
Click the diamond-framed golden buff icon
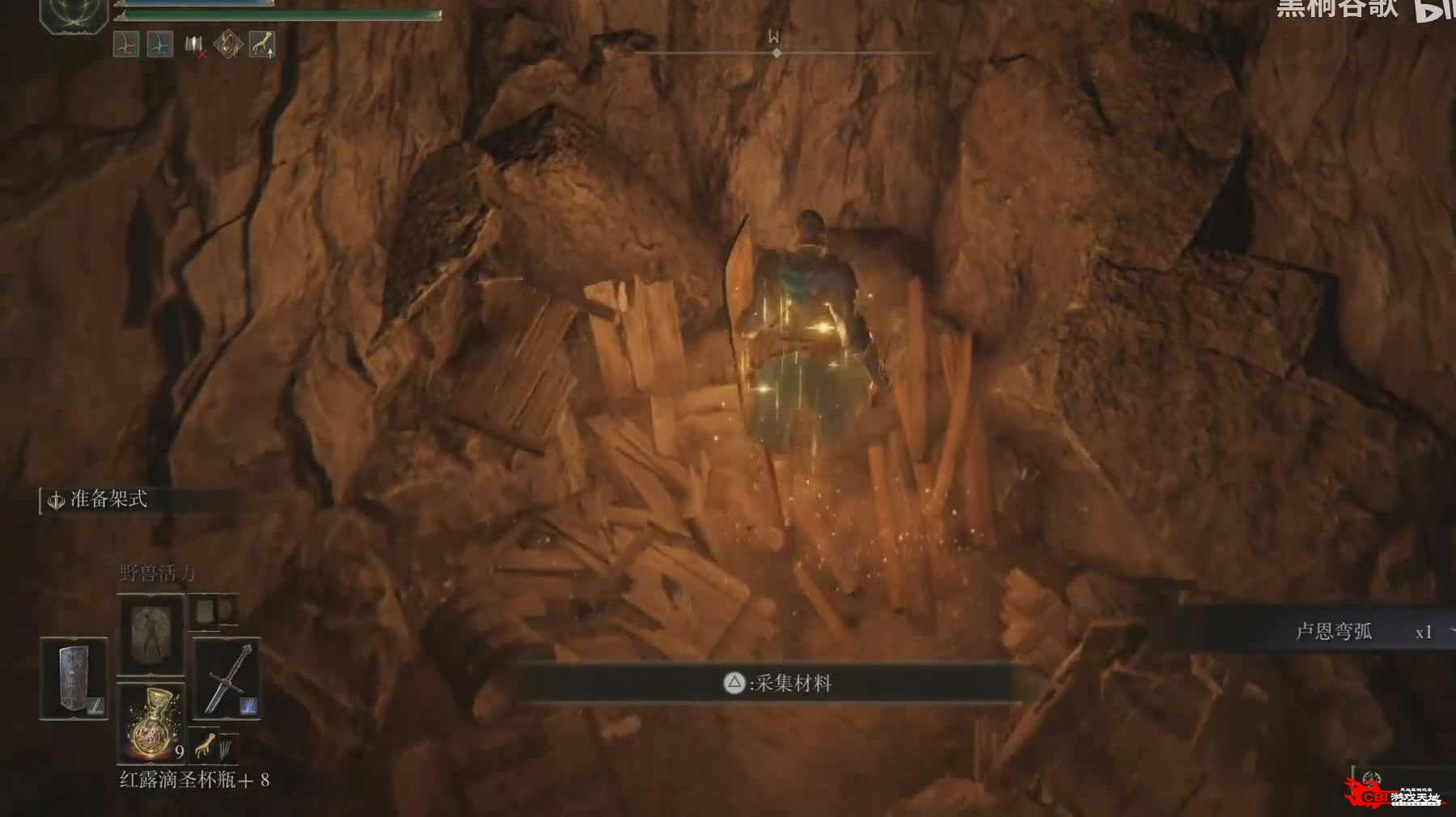click(227, 44)
